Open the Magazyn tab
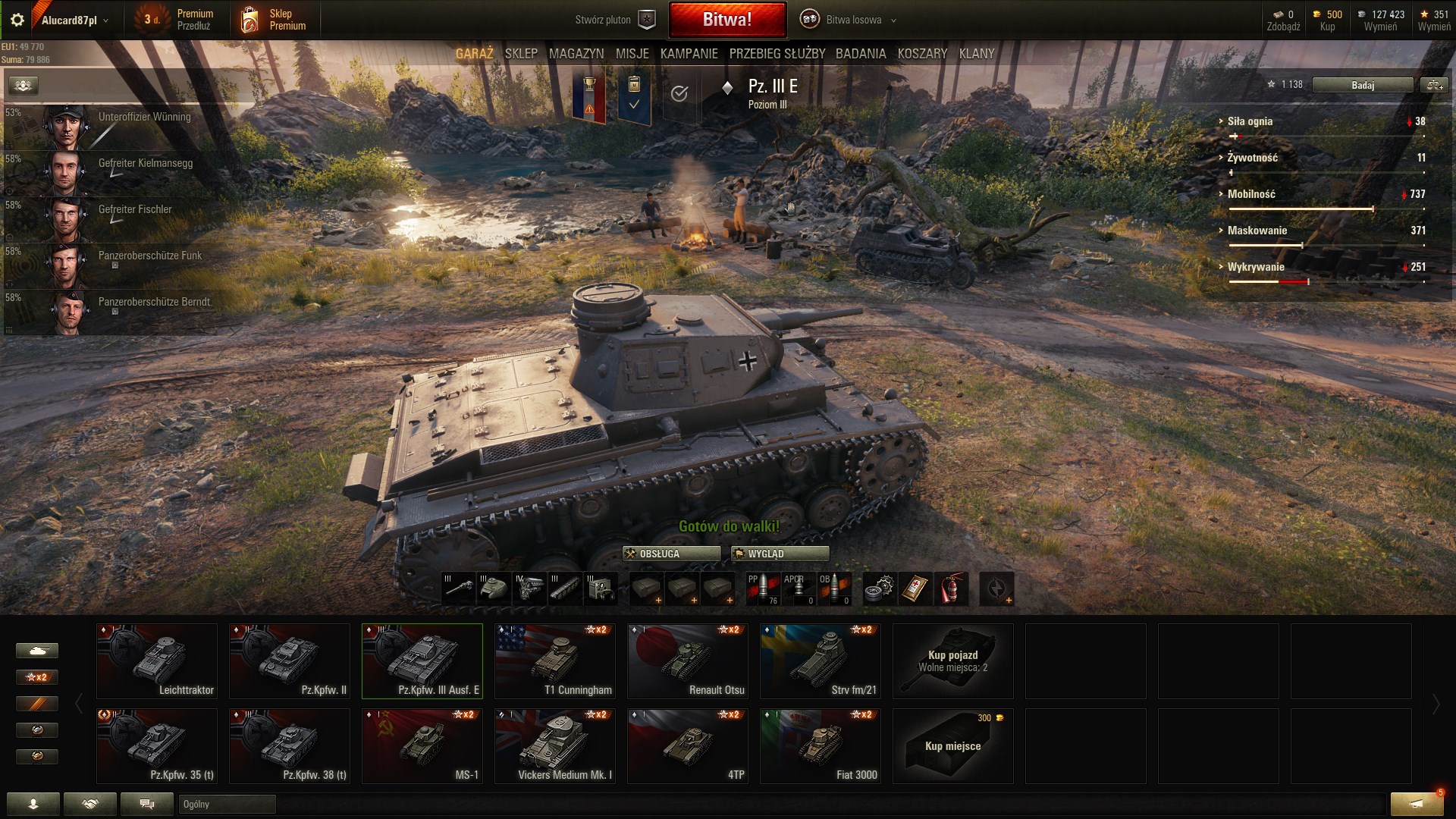Viewport: 1456px width, 819px height. coord(576,54)
